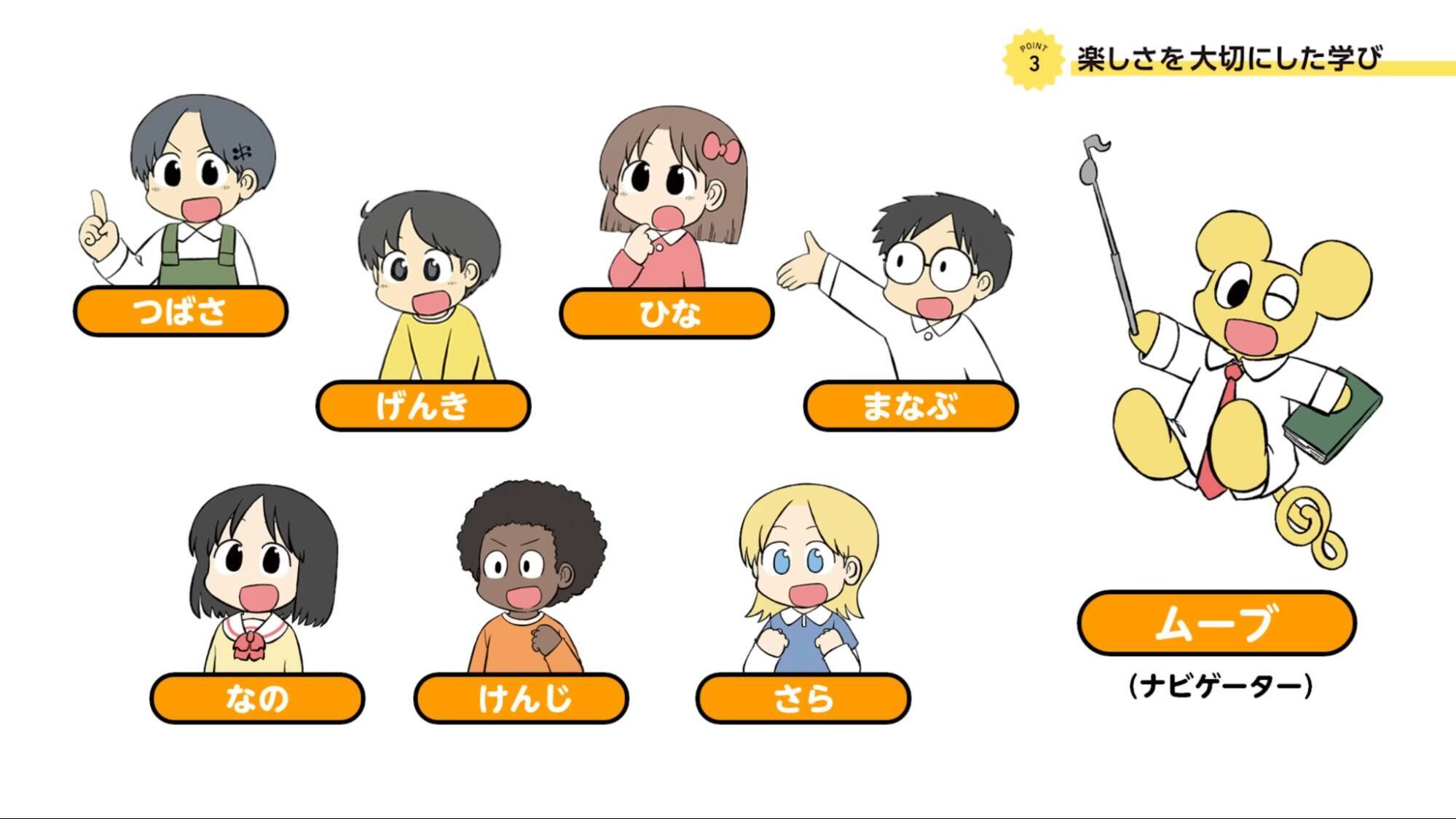Select the けんじ character label
This screenshot has width=1456, height=819.
tap(521, 698)
